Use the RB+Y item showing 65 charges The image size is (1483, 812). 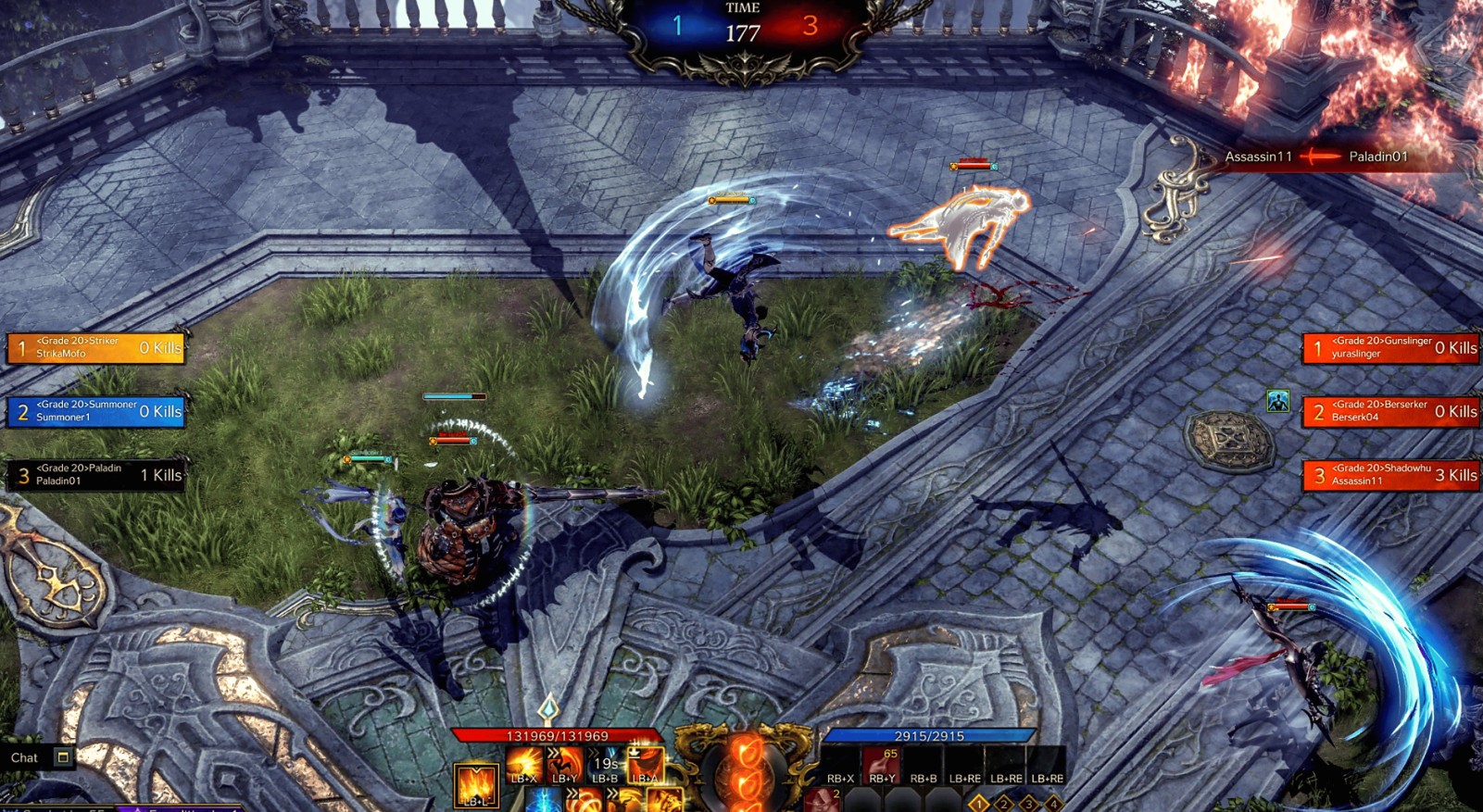click(x=884, y=765)
